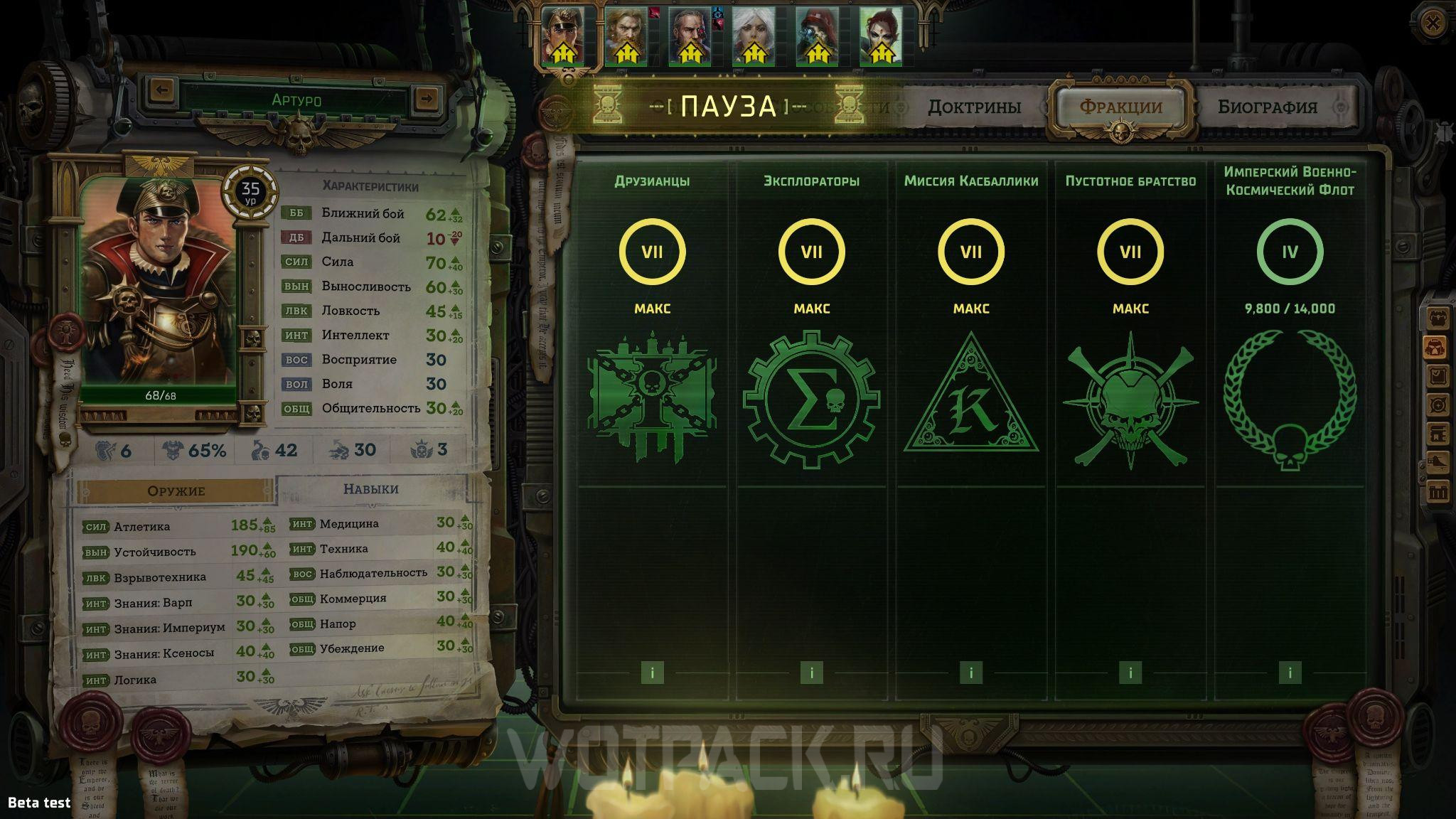Open info for Пустотное братство
1456x819 pixels.
[x=1130, y=673]
